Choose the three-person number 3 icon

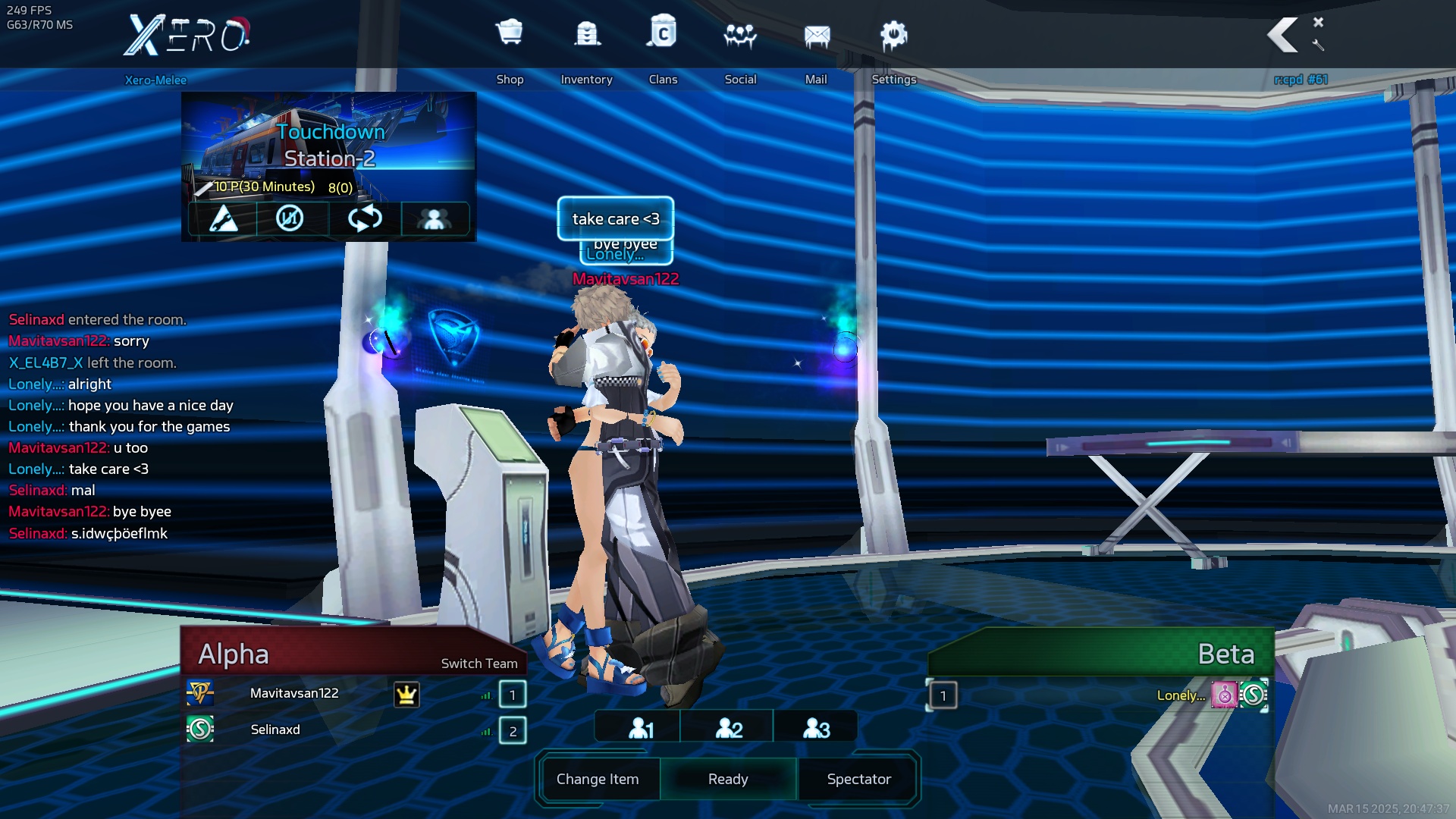click(x=816, y=728)
